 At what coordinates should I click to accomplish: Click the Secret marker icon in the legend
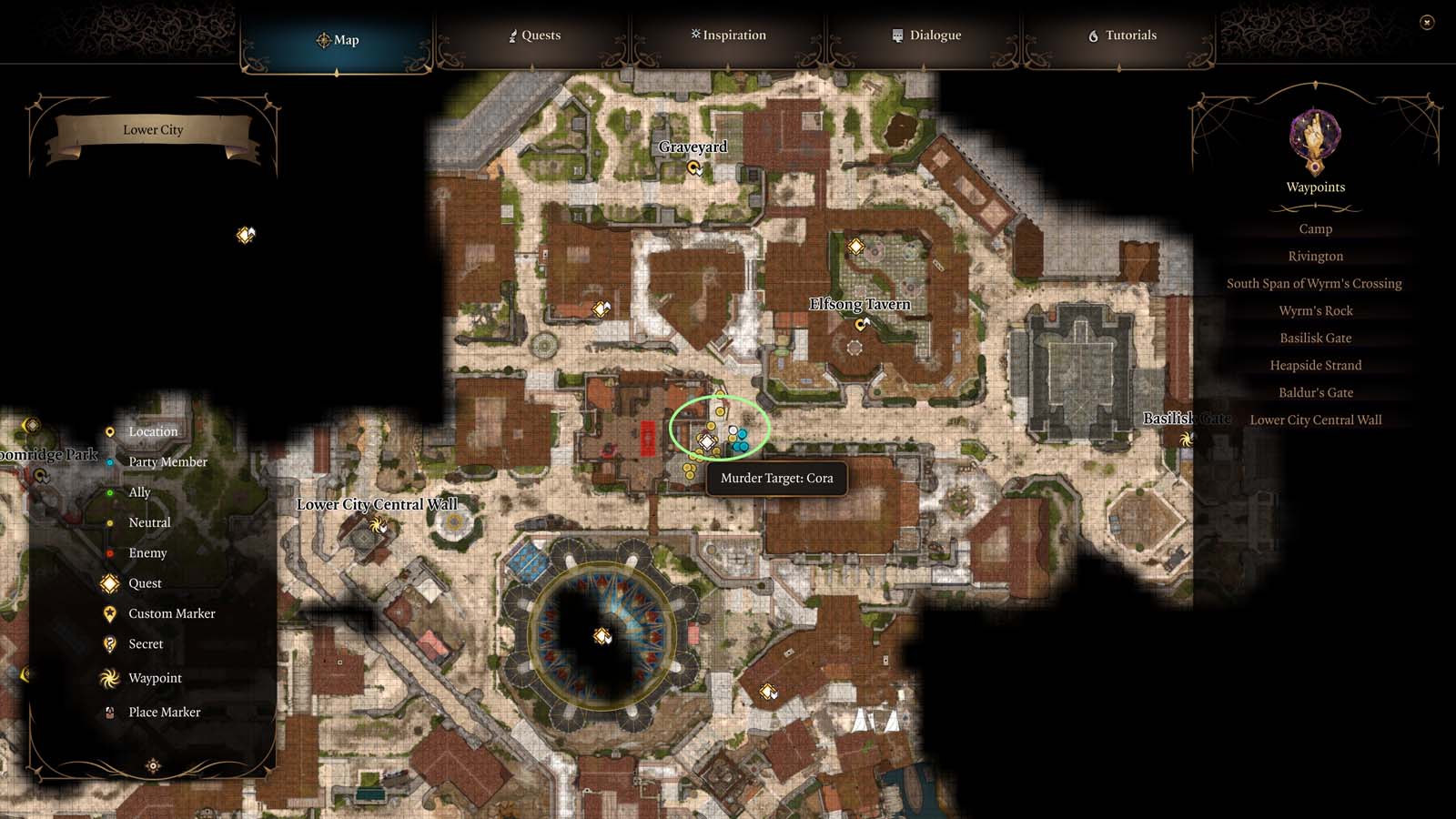[x=110, y=643]
